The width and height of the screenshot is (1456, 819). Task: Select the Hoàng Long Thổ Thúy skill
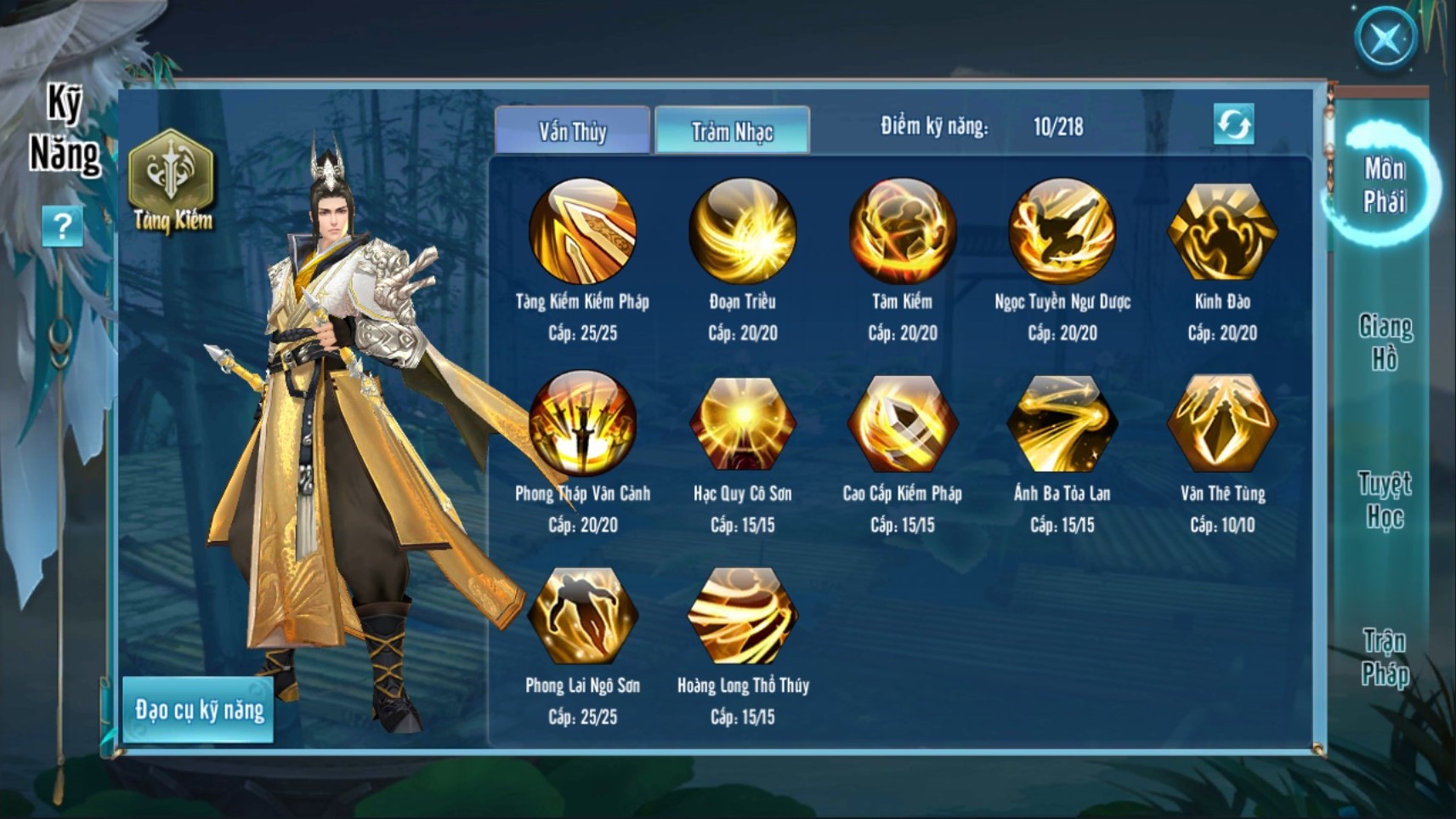tap(742, 615)
